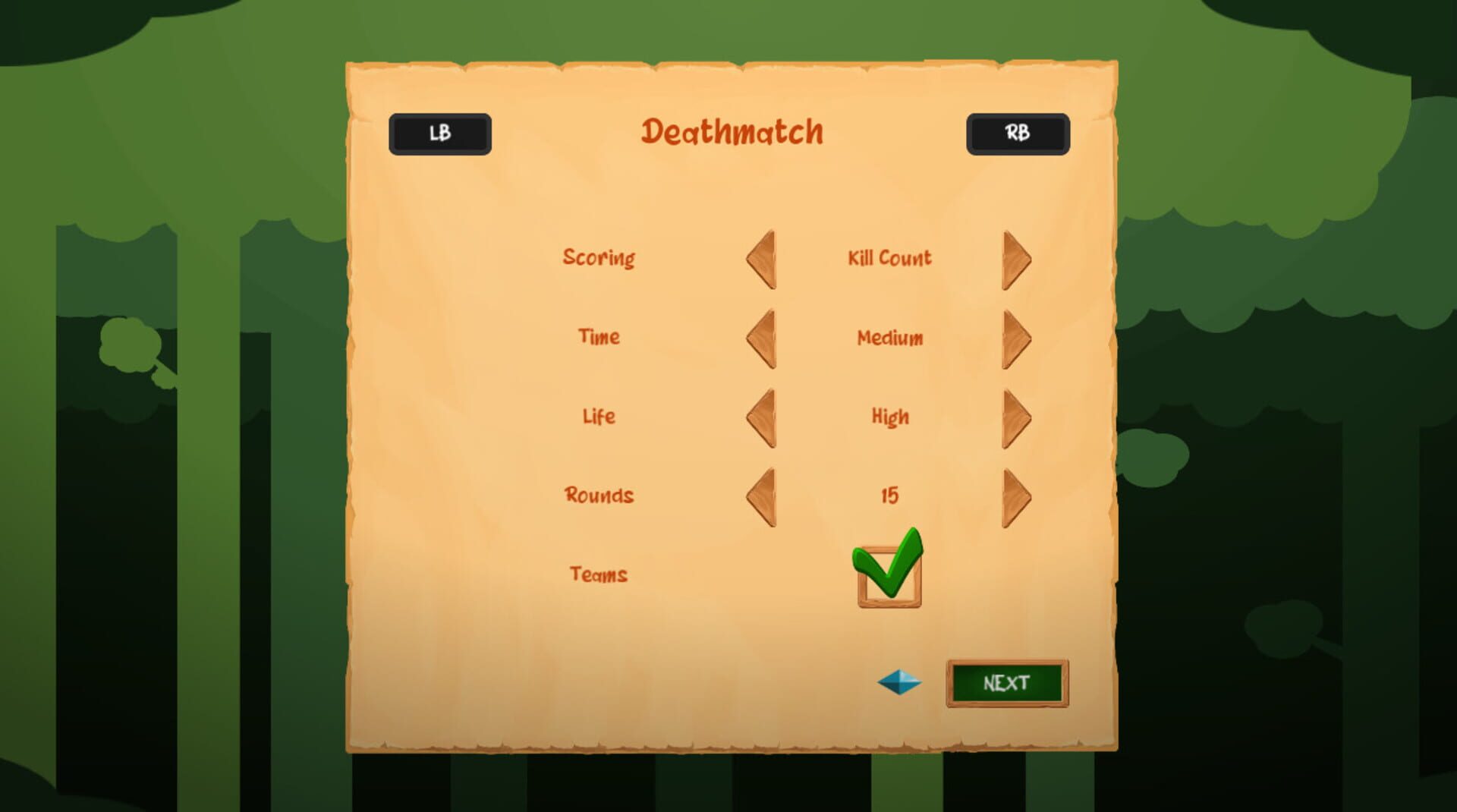Viewport: 1457px width, 812px height.
Task: Click the Kill Count scoring label
Action: [x=889, y=258]
